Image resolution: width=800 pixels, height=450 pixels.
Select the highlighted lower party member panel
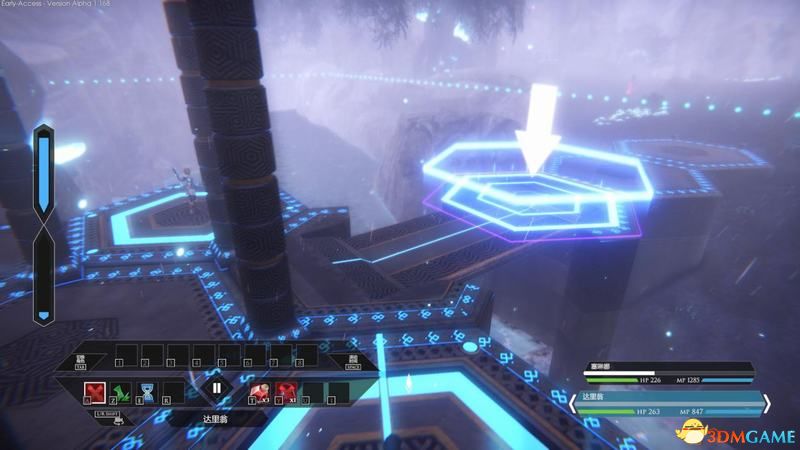pyautogui.click(x=671, y=404)
